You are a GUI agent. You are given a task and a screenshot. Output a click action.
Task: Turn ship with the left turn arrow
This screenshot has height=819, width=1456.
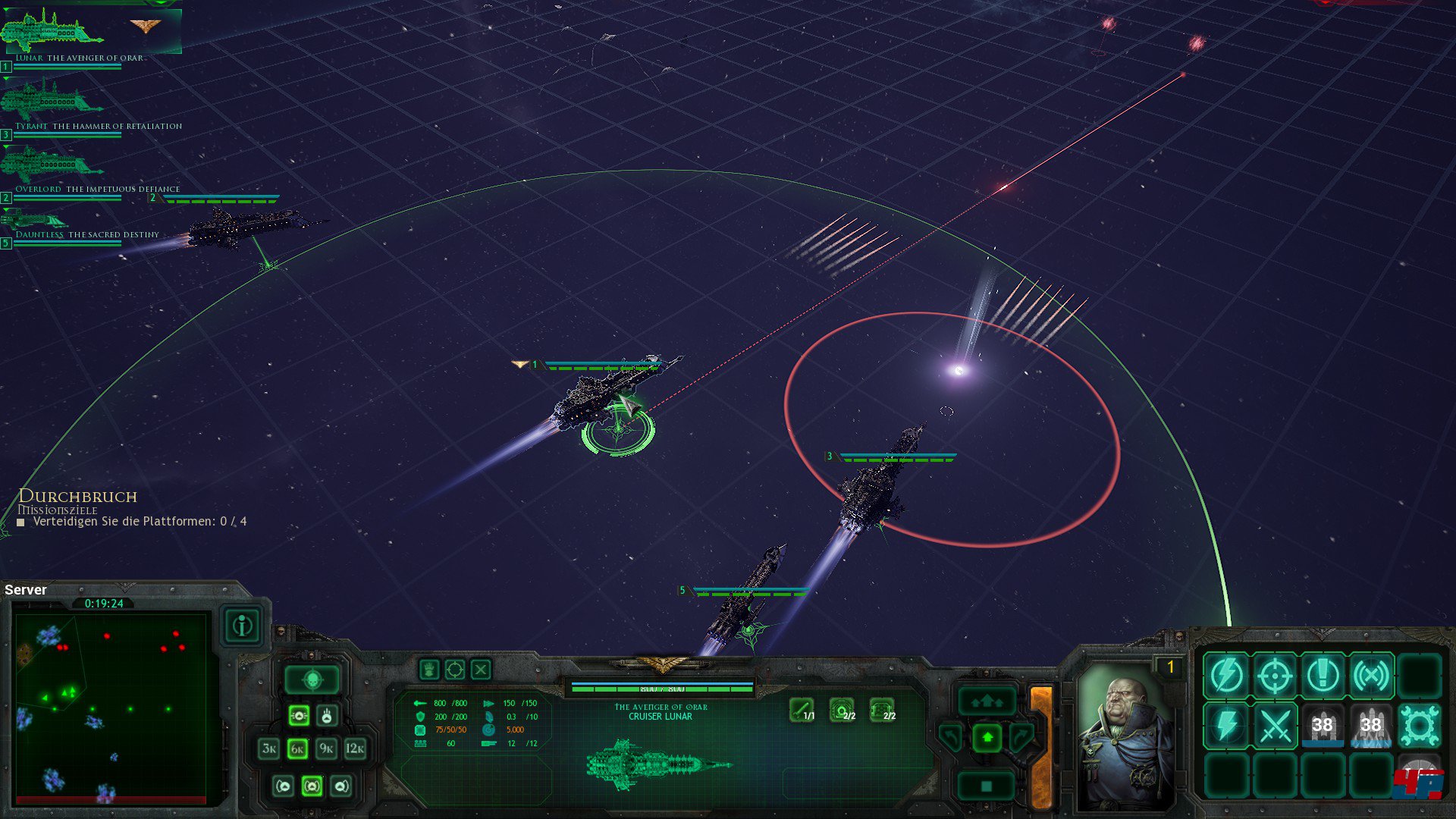[x=951, y=736]
